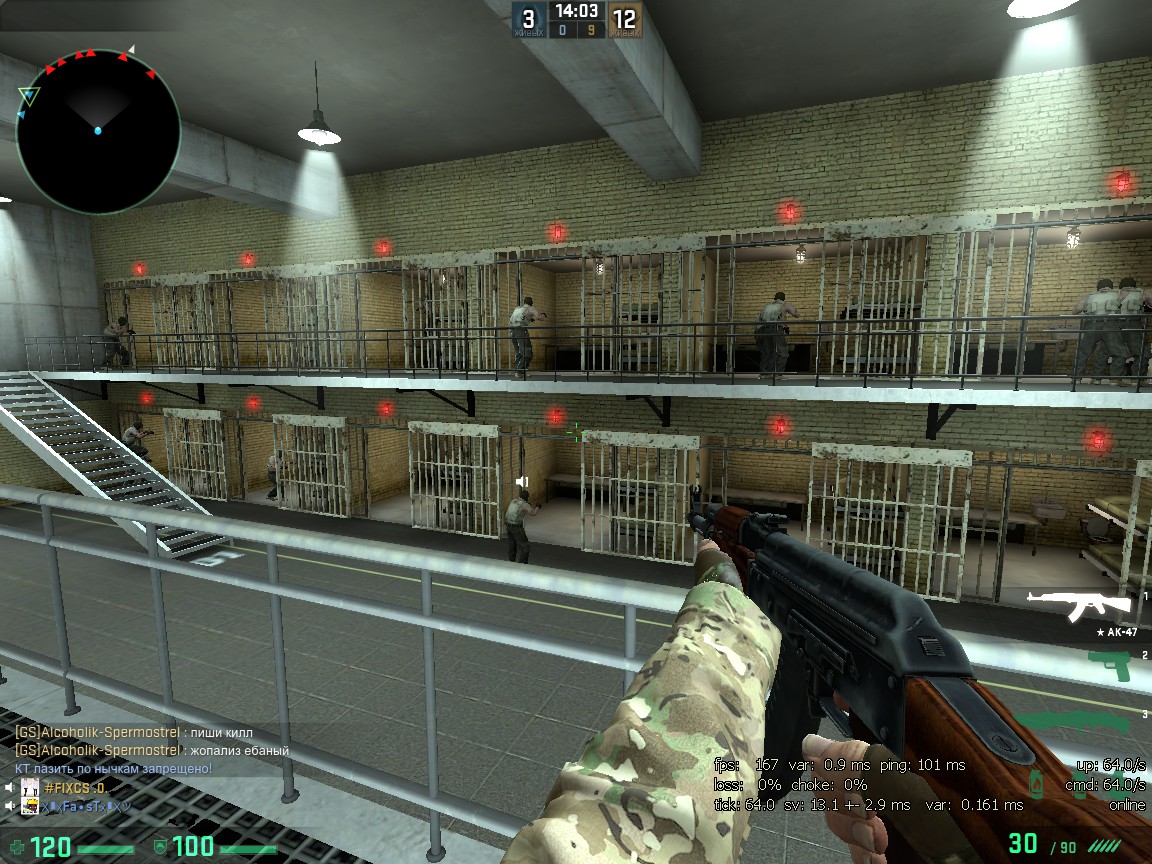
Task: Click the circular radar minimap
Action: pyautogui.click(x=98, y=128)
